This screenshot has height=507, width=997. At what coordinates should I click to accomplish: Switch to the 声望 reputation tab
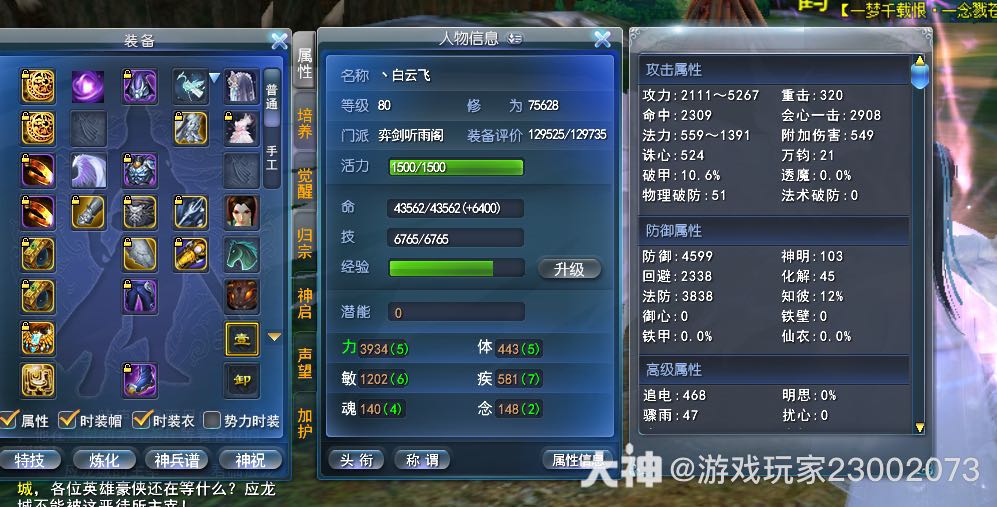pos(305,362)
